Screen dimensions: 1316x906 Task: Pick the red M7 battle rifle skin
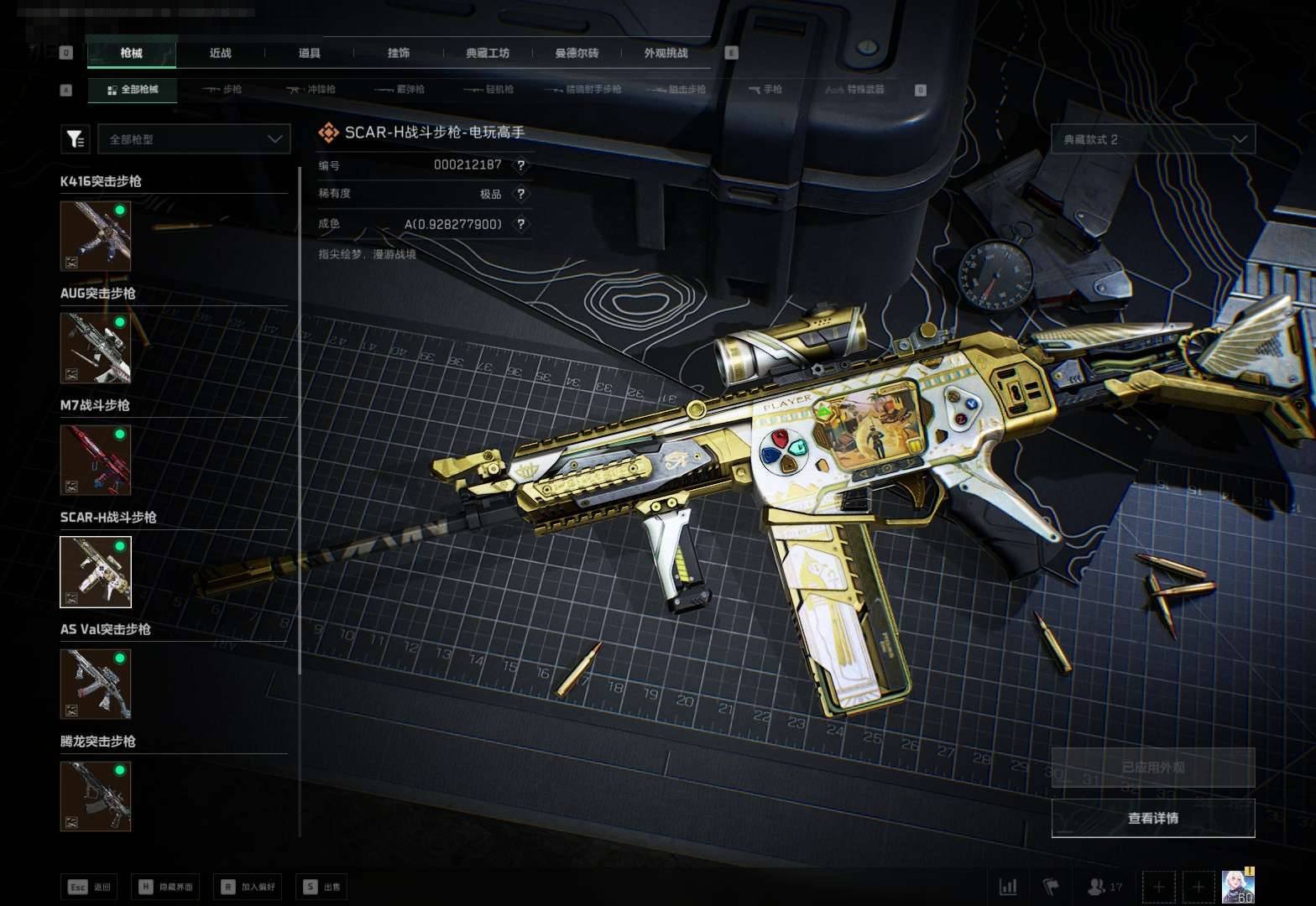point(96,460)
